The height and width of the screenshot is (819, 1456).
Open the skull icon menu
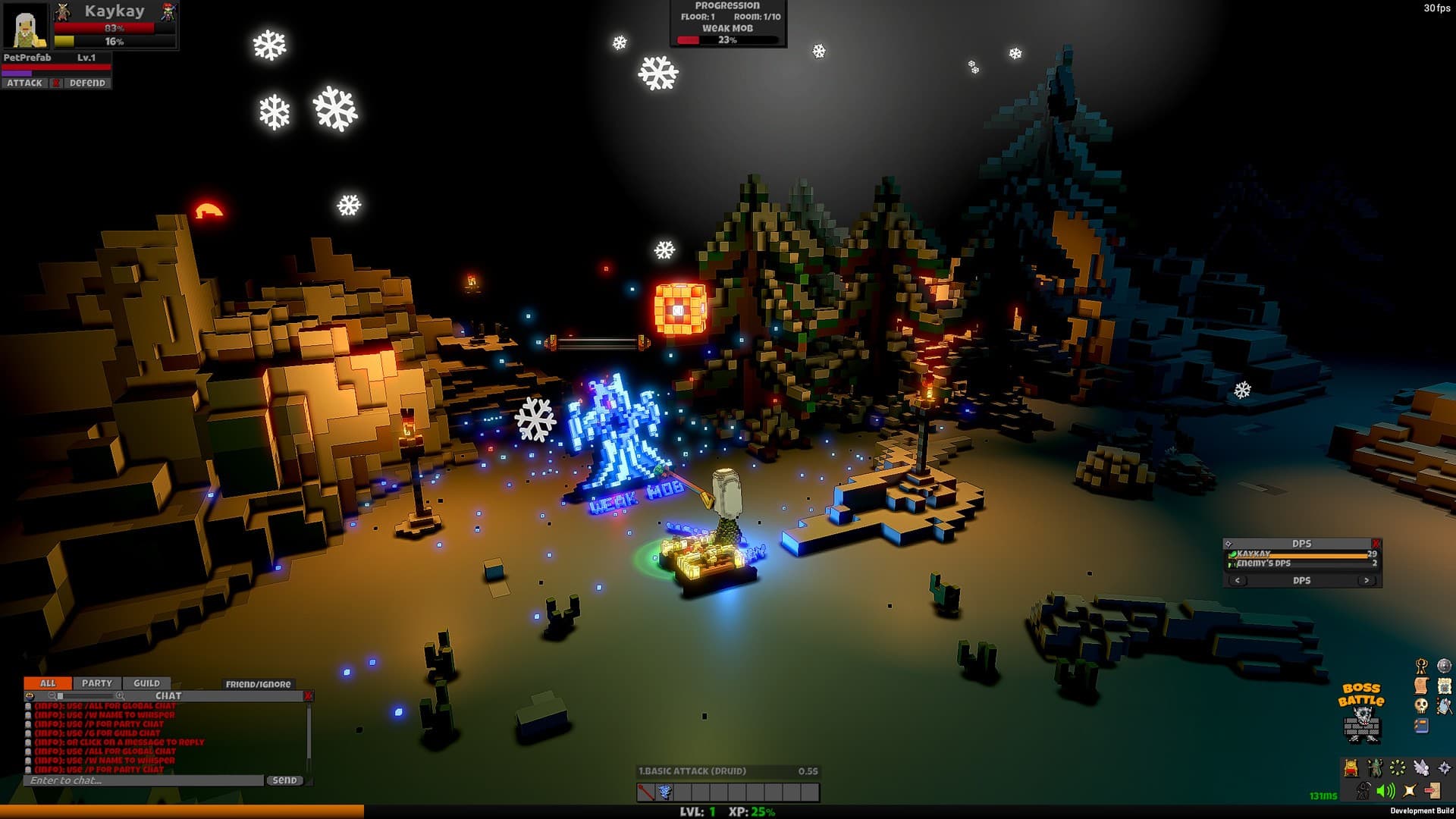[x=1421, y=706]
